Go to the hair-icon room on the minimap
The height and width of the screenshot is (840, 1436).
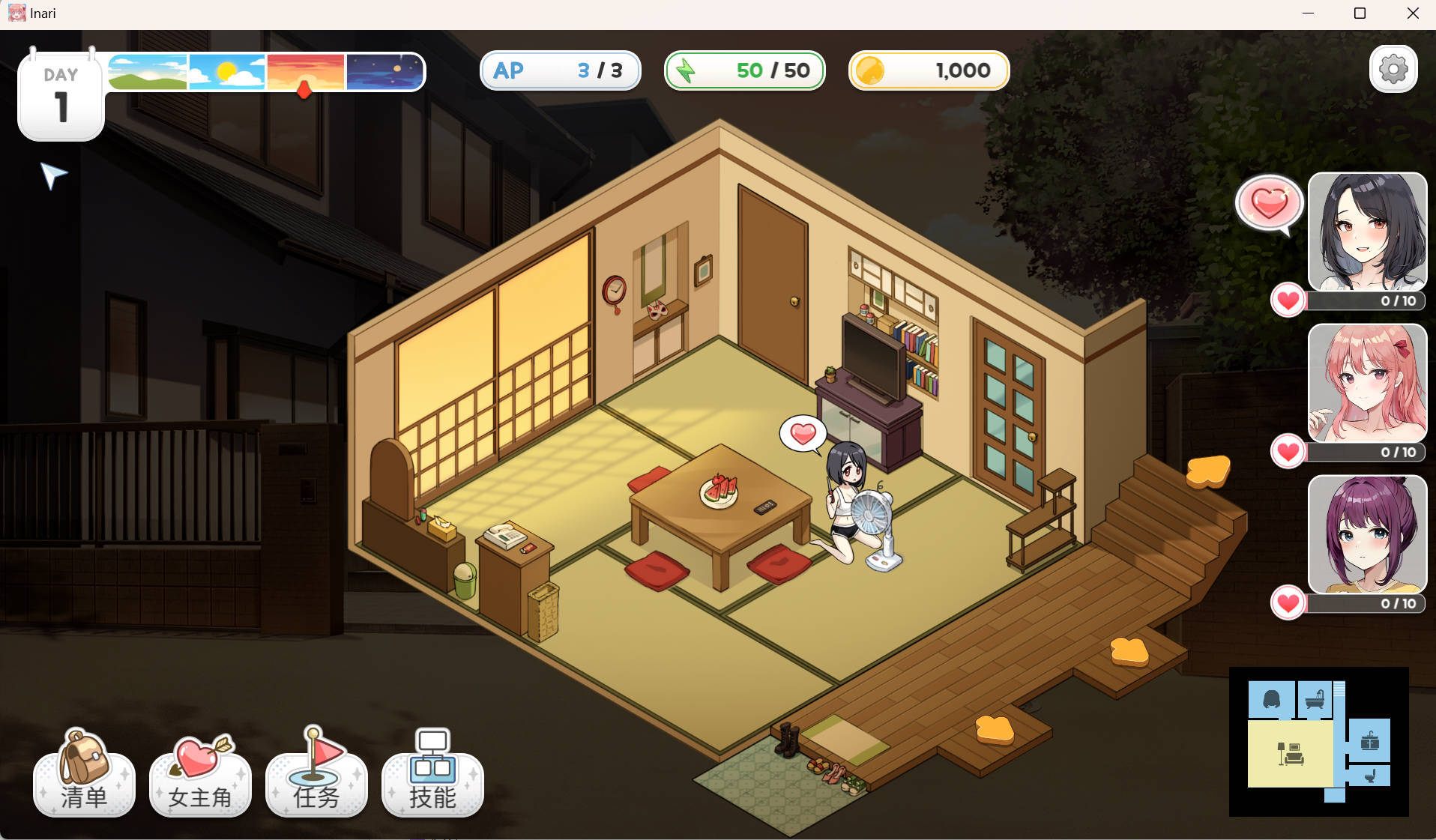[x=1271, y=700]
